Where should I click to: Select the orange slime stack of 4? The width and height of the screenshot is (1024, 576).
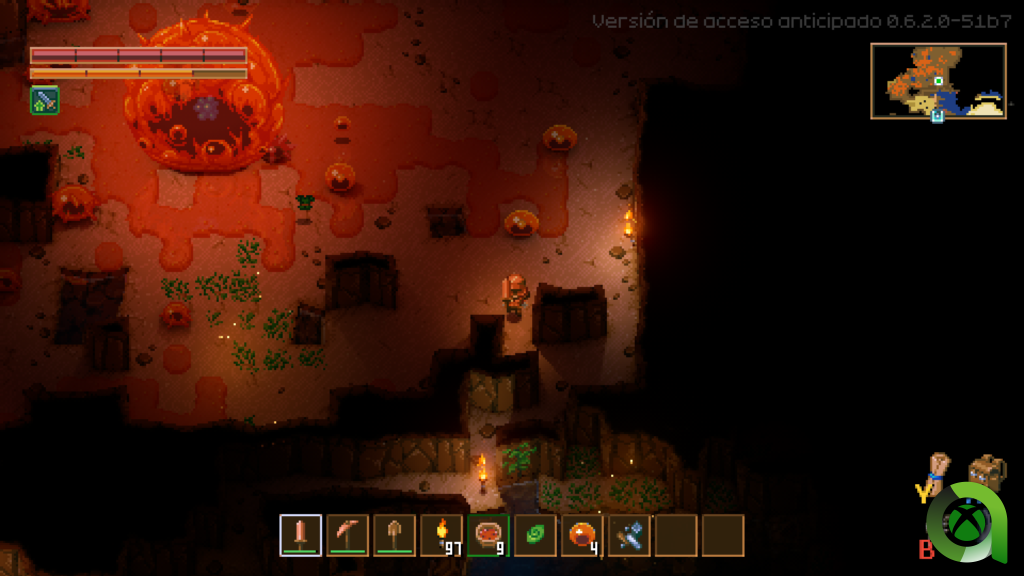pyautogui.click(x=582, y=535)
